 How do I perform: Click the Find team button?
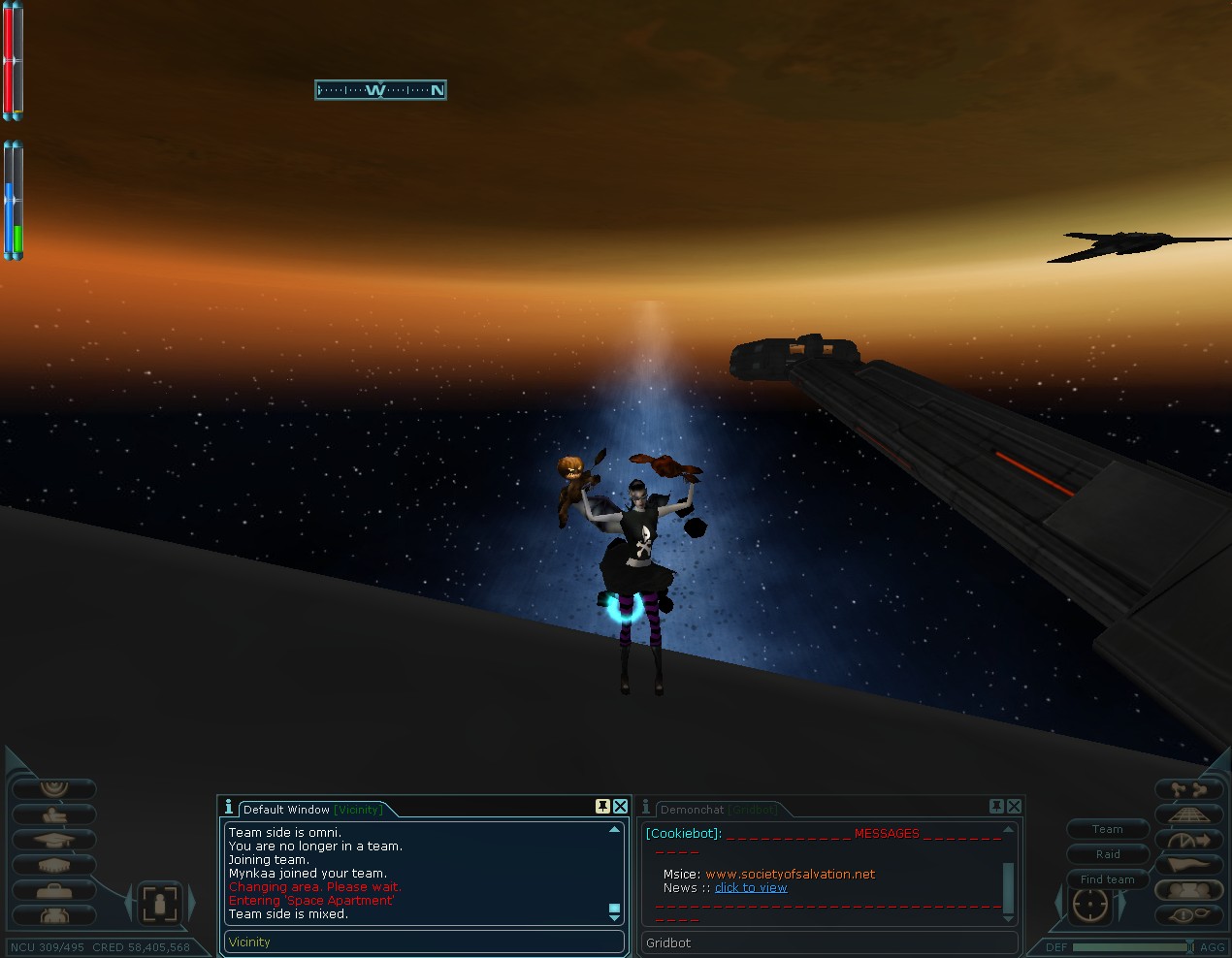[x=1107, y=879]
